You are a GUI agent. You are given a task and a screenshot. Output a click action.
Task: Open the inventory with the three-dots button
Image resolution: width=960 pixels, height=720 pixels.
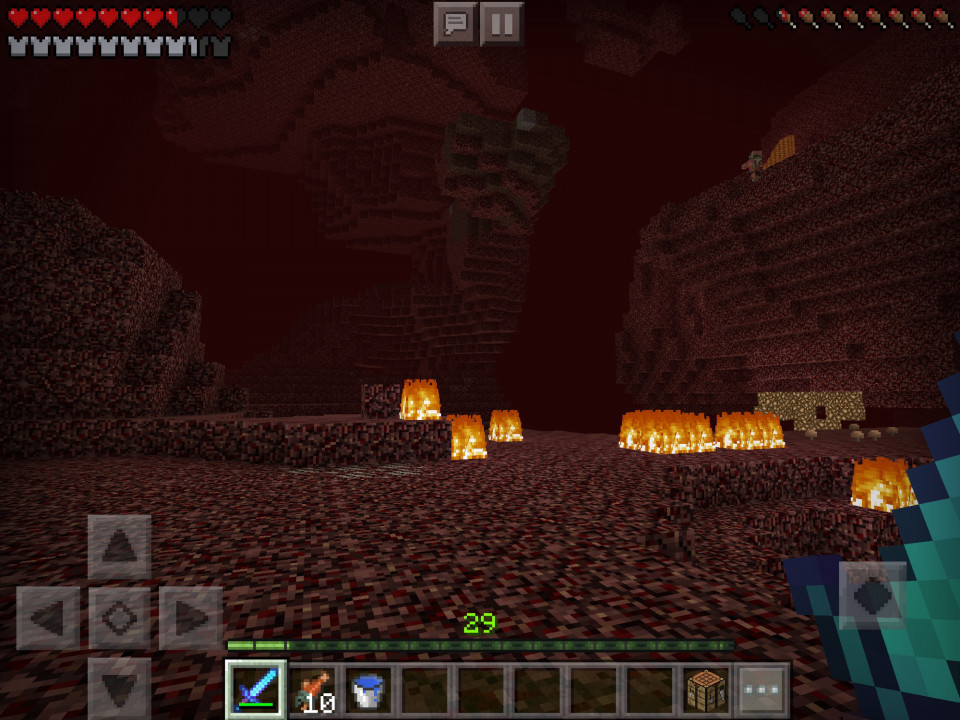[762, 690]
